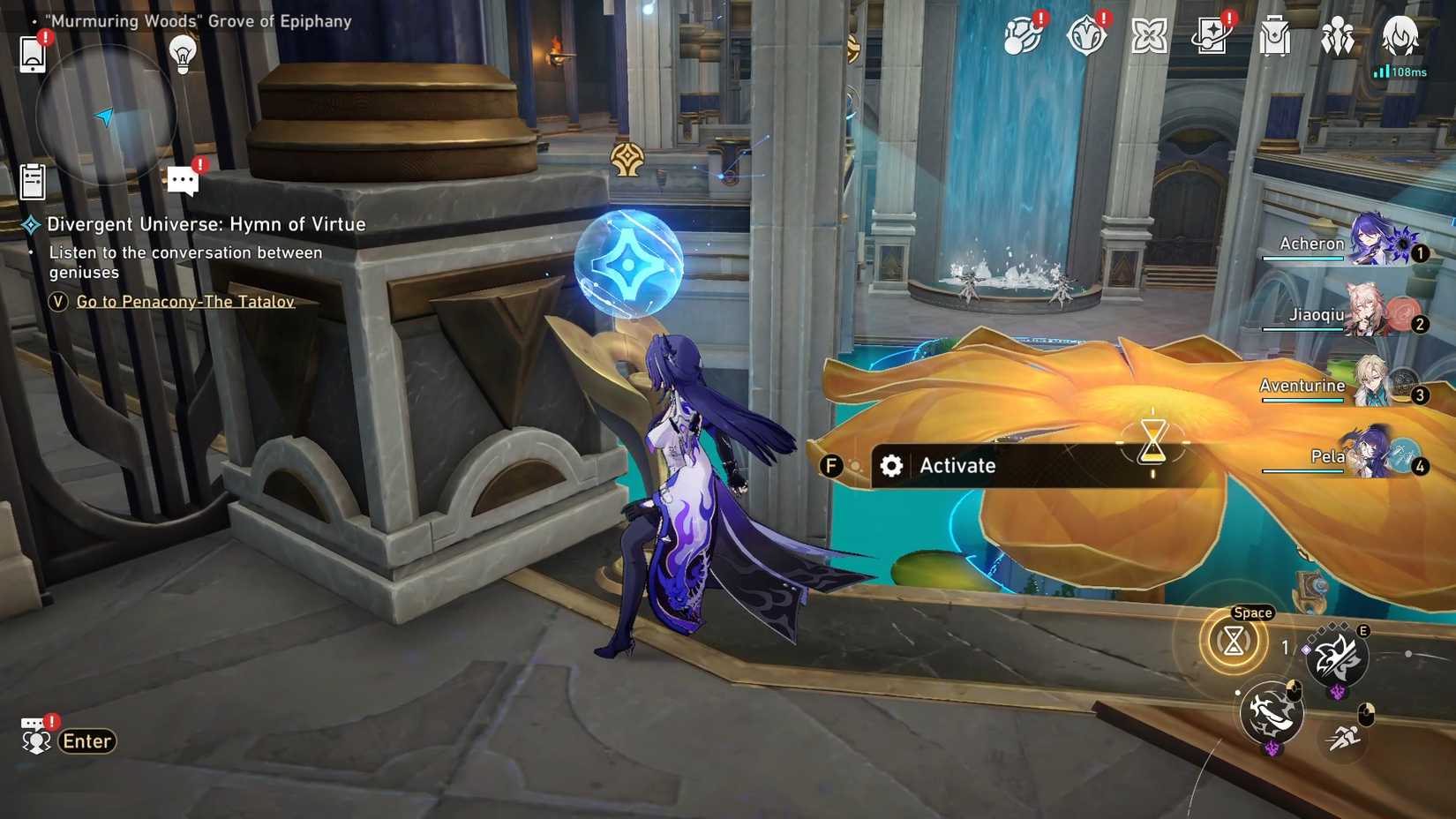Image resolution: width=1456 pixels, height=819 pixels.
Task: Open the chat bubble notification icon
Action: click(183, 179)
